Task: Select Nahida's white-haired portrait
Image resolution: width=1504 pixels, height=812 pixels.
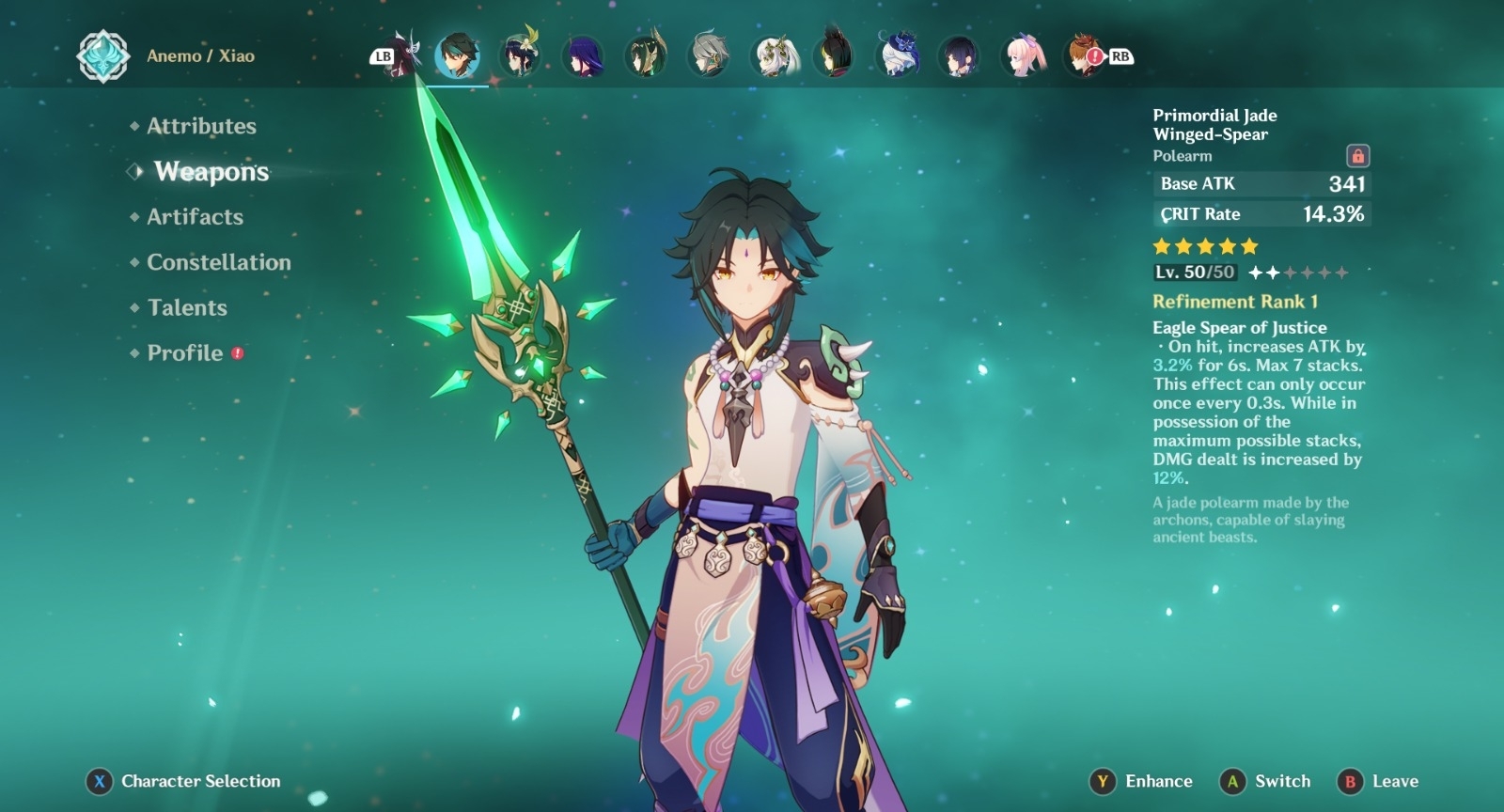Action: [x=773, y=56]
